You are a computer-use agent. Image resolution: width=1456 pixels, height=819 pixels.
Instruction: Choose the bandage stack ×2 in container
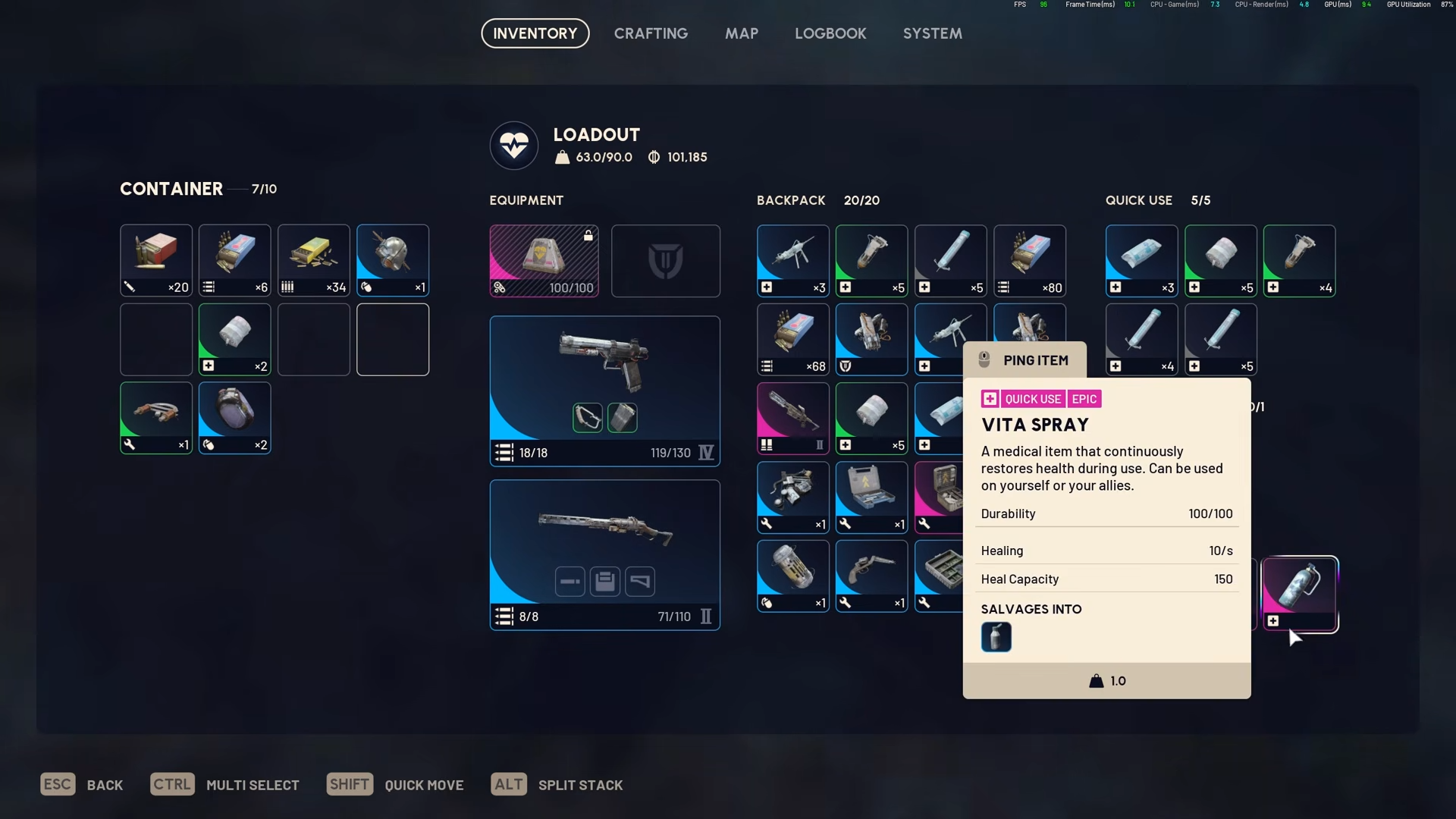coord(234,339)
